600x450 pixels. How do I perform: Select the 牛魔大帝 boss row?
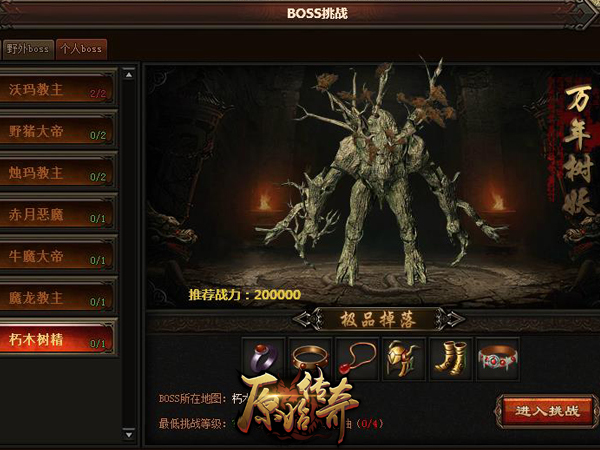[58, 257]
